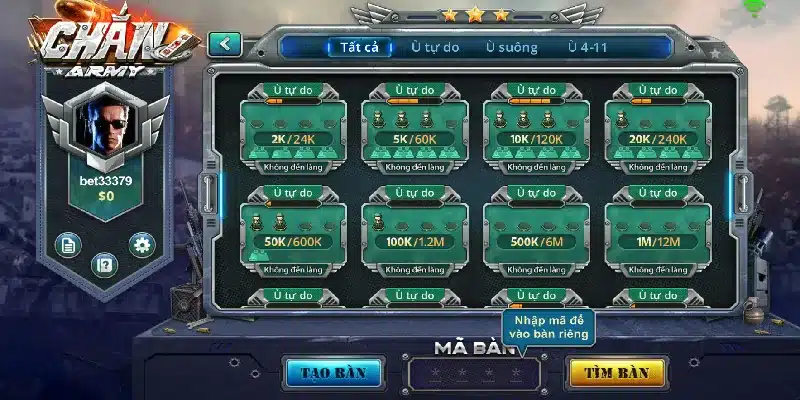
Task: Click the TẠO BÀN button
Action: click(333, 373)
